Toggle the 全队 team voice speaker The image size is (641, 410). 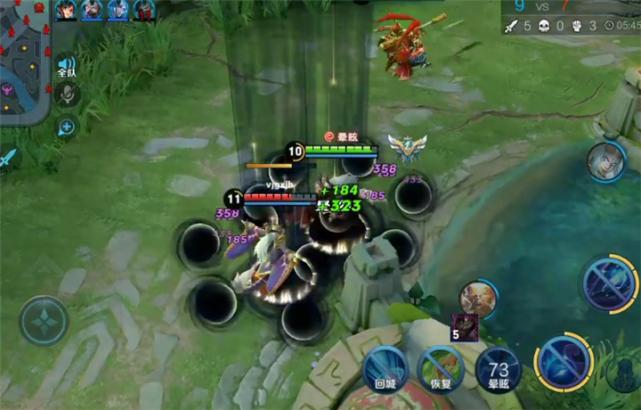[66, 66]
